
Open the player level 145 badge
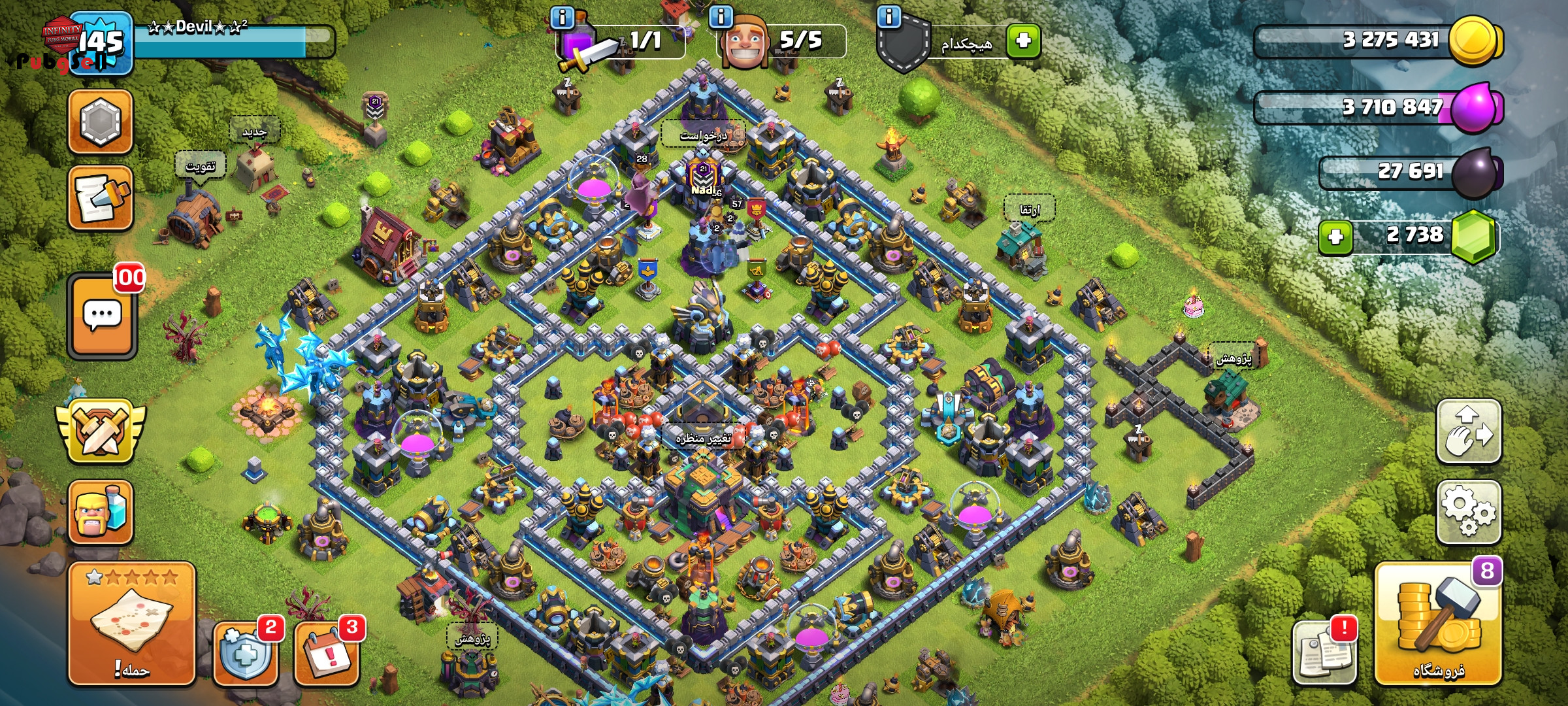coord(101,42)
